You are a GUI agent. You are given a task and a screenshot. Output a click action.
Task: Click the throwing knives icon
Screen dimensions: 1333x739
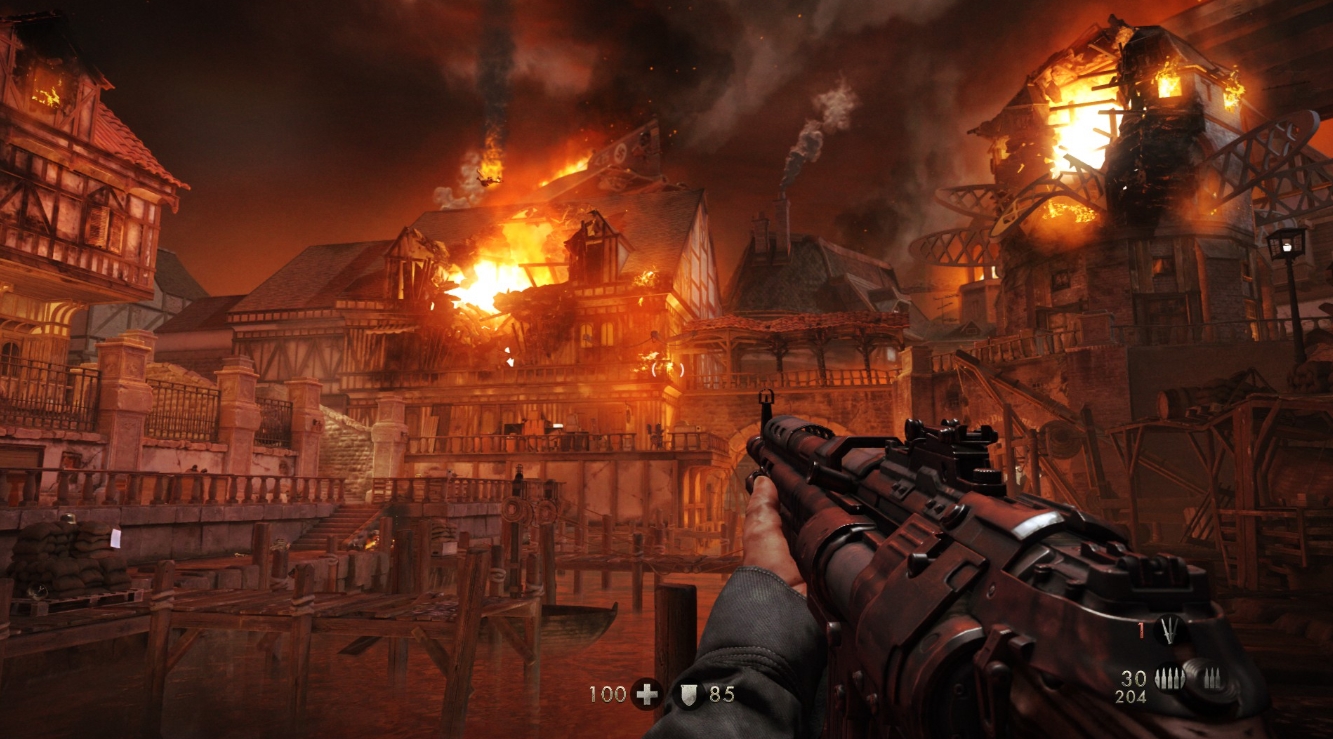click(x=1168, y=628)
